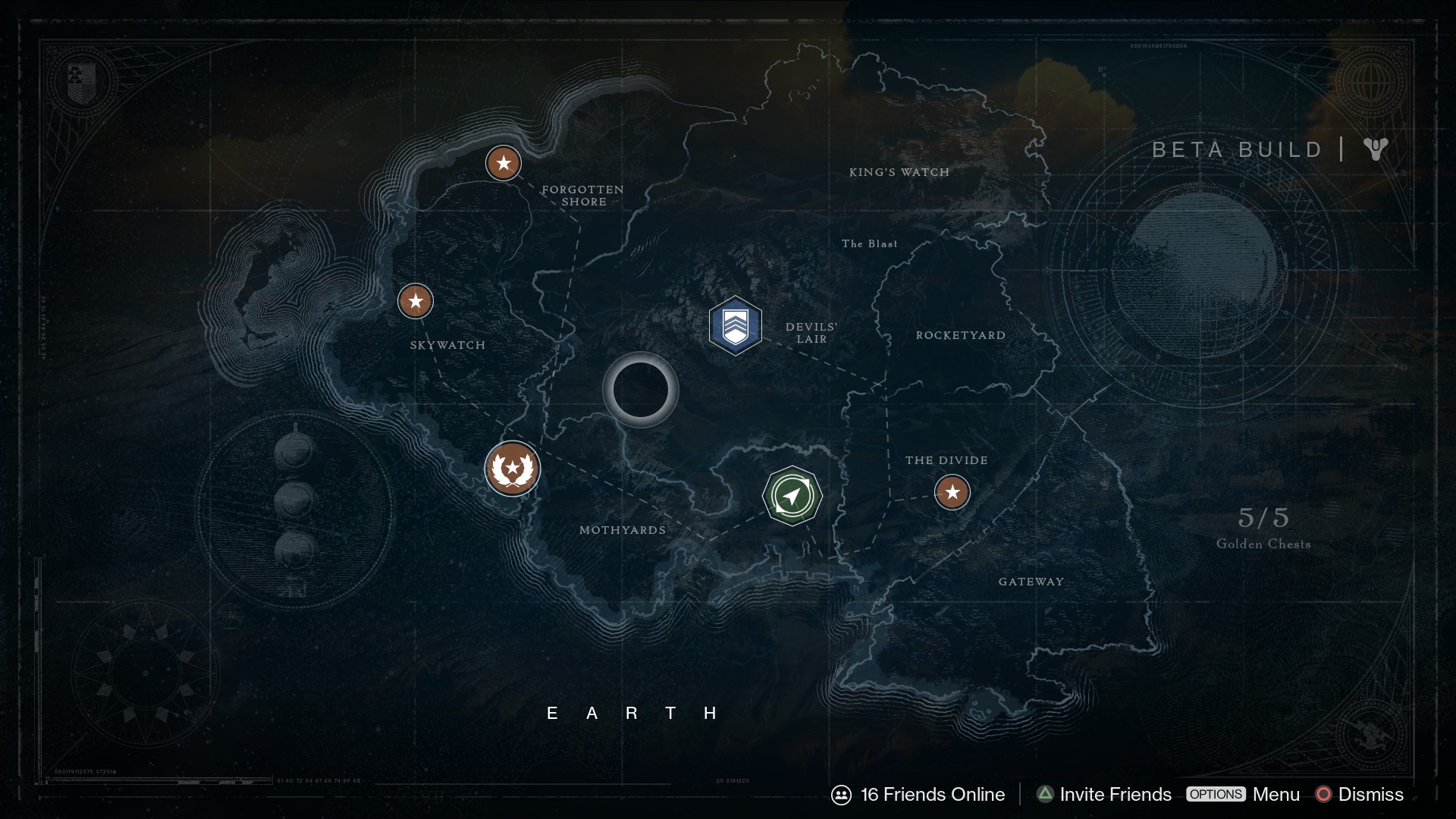The height and width of the screenshot is (819, 1456).
Task: Select the 5/5 Golden Chests counter
Action: (1263, 527)
